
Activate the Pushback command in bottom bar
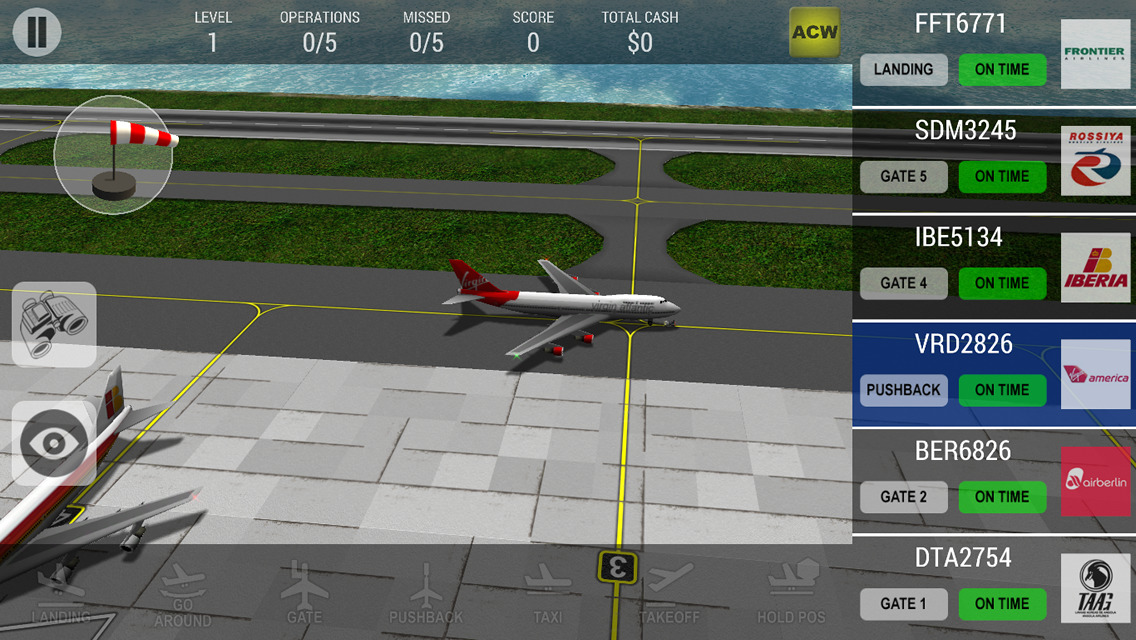(x=426, y=595)
